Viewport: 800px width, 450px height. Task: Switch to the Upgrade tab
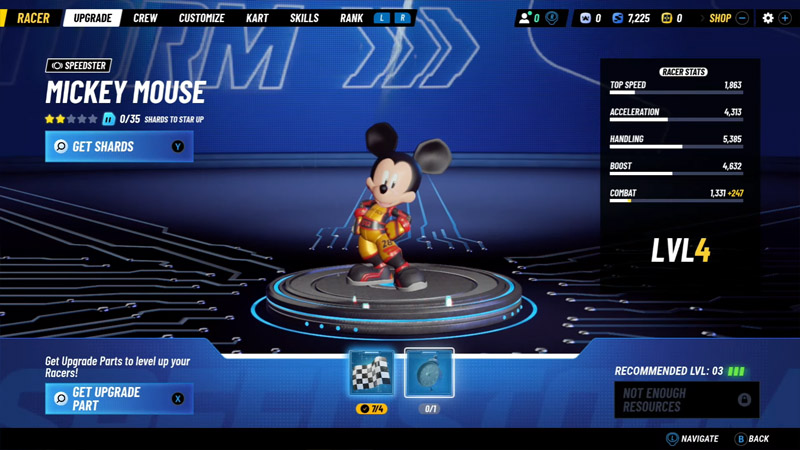click(x=93, y=18)
